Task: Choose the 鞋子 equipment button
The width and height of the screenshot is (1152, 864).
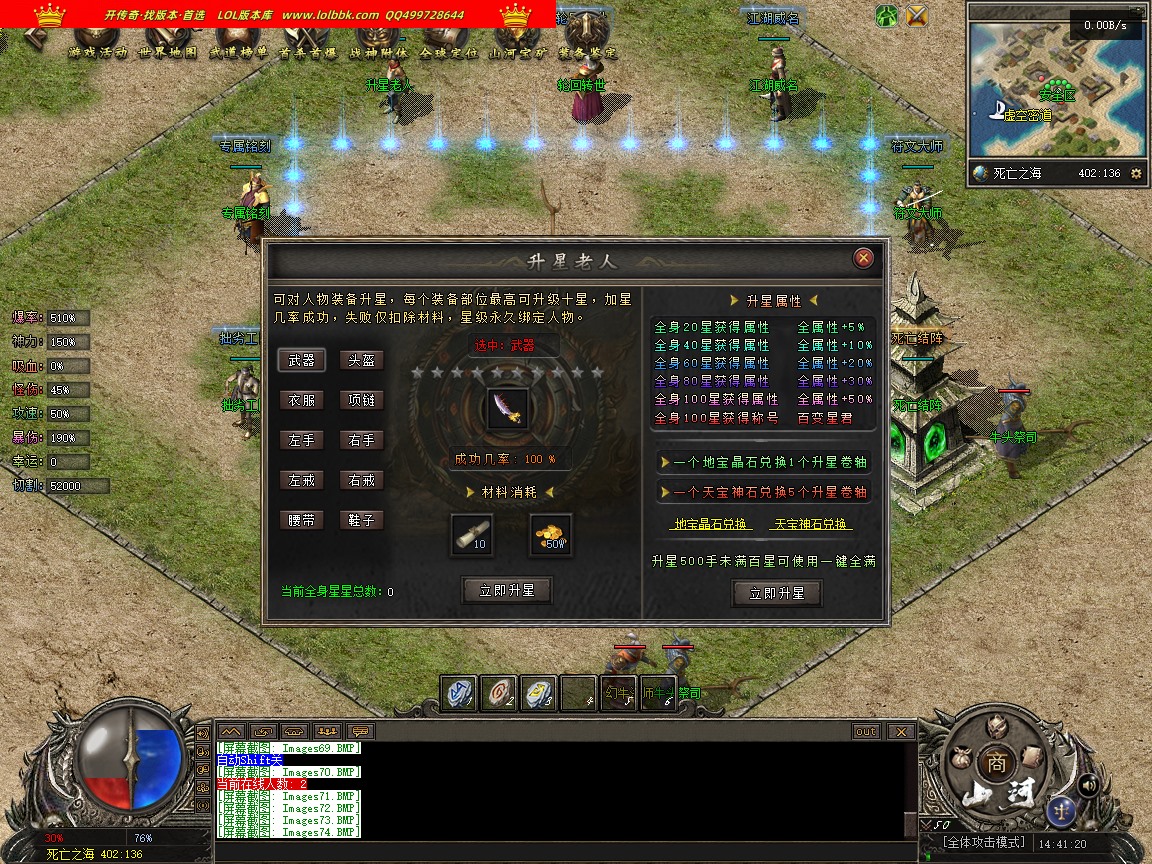Action: (x=361, y=520)
